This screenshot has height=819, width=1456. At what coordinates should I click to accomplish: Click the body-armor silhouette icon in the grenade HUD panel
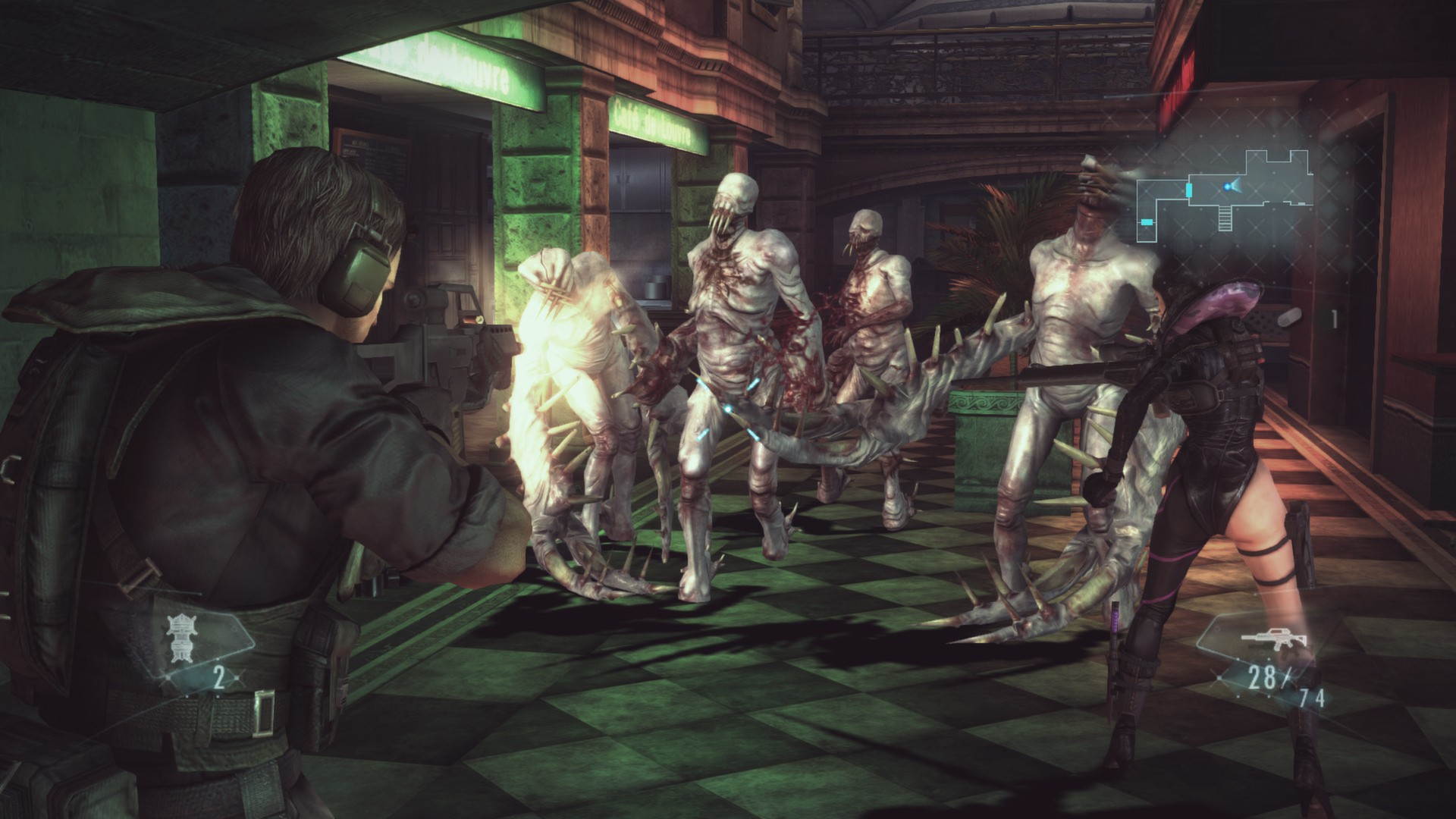pyautogui.click(x=180, y=637)
